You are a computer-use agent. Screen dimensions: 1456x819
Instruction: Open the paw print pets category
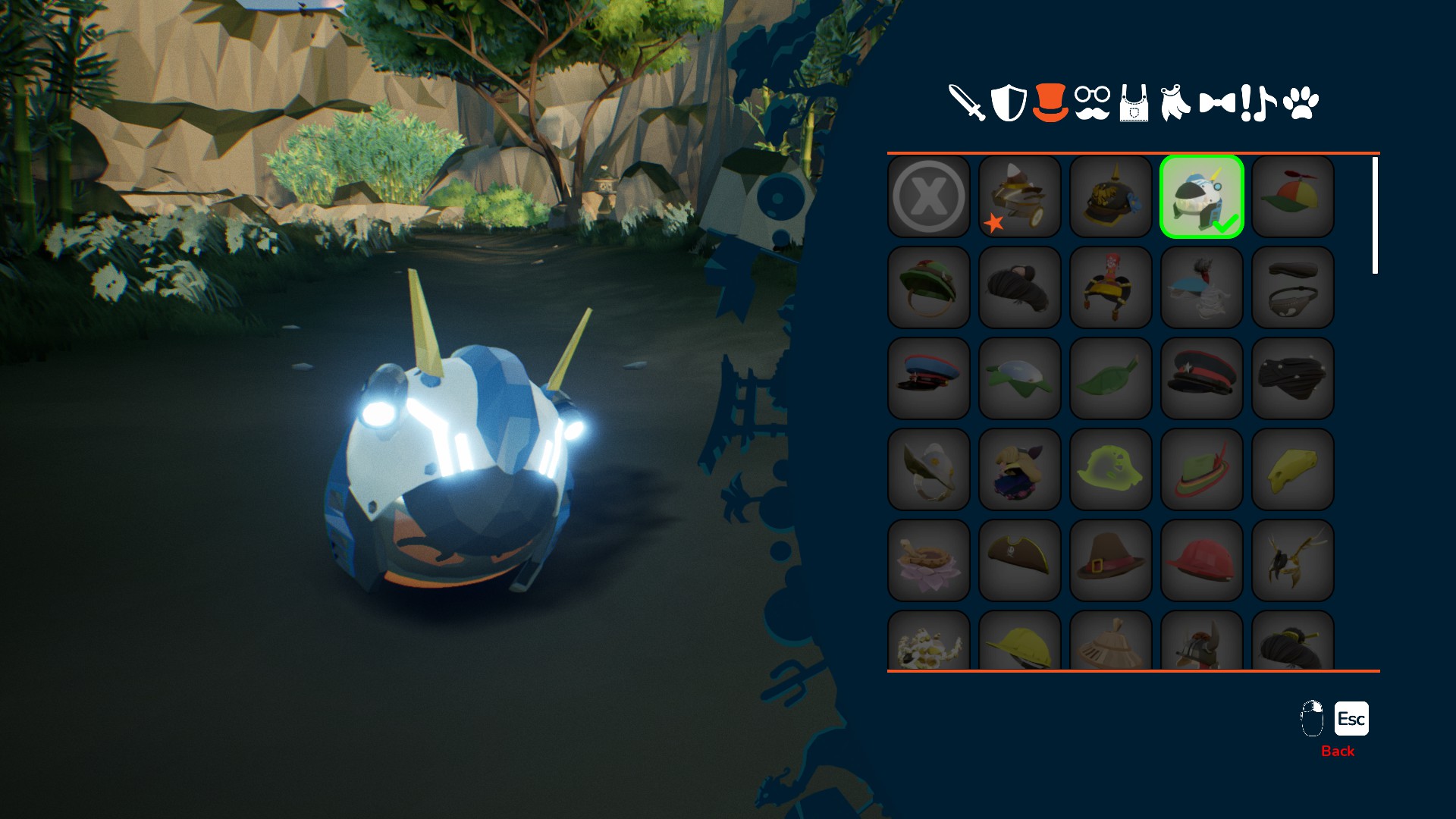click(1301, 102)
